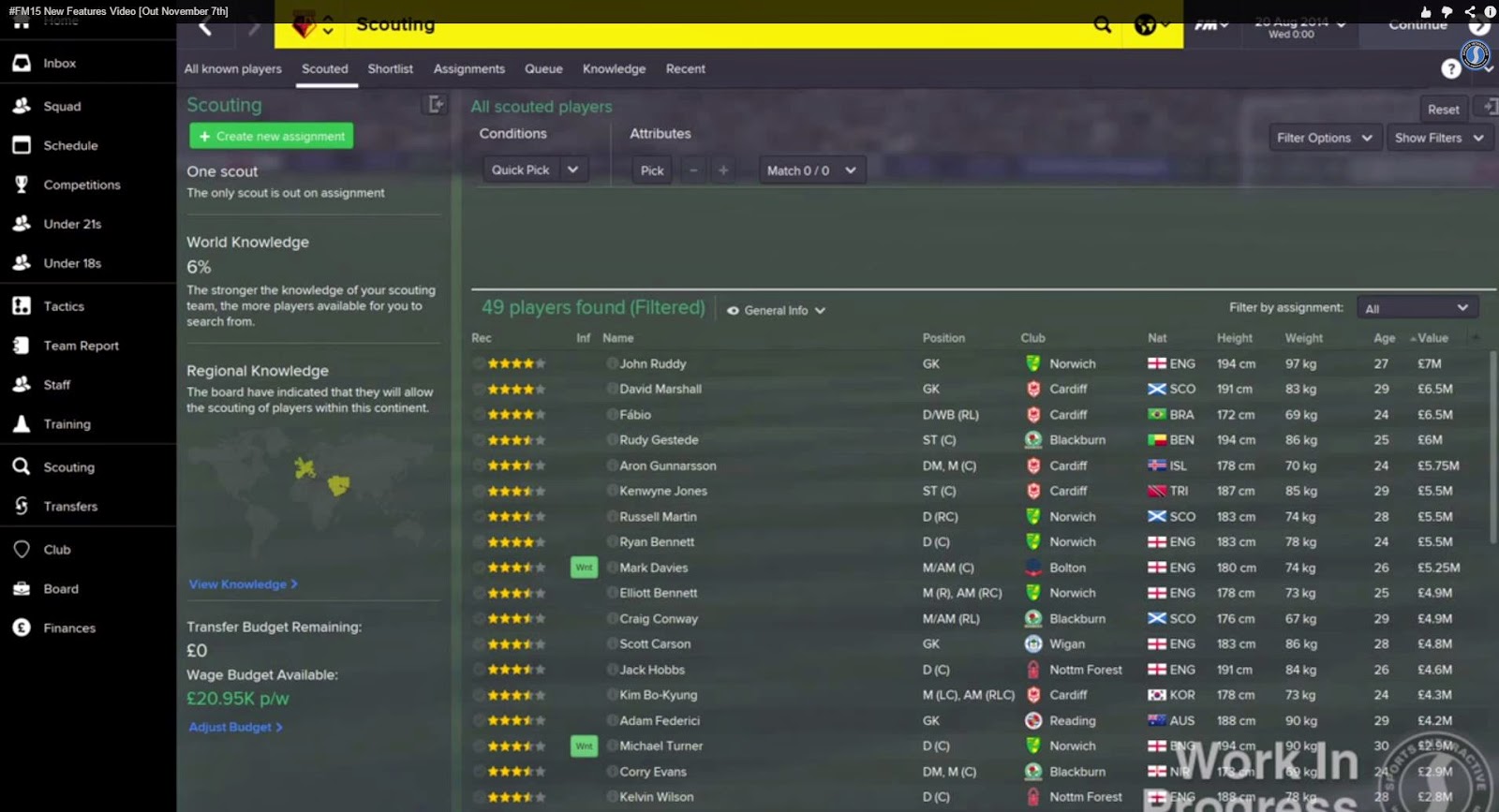Switch to the Assignments tab
The image size is (1499, 812).
click(x=468, y=68)
